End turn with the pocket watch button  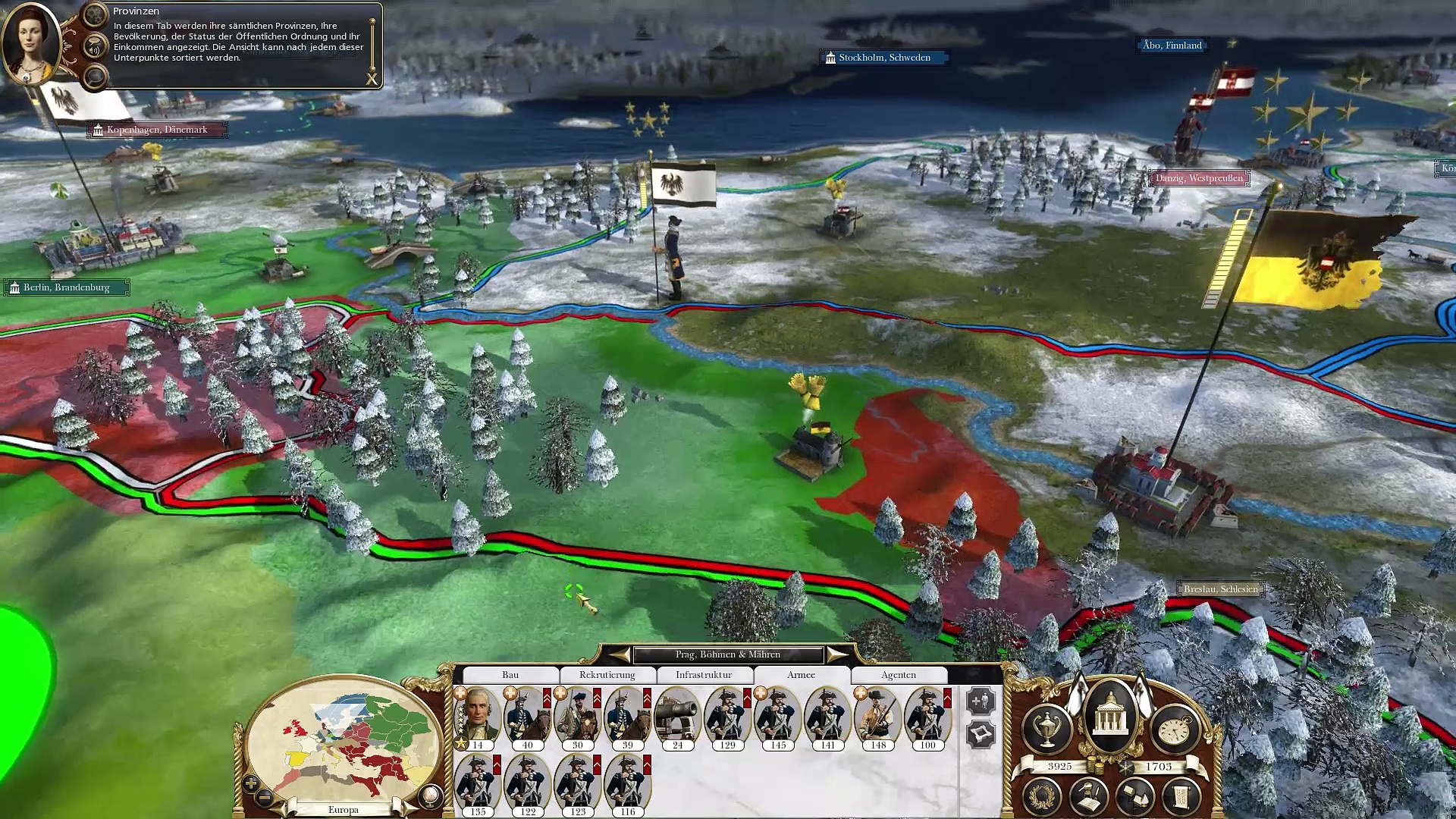coord(1175,729)
